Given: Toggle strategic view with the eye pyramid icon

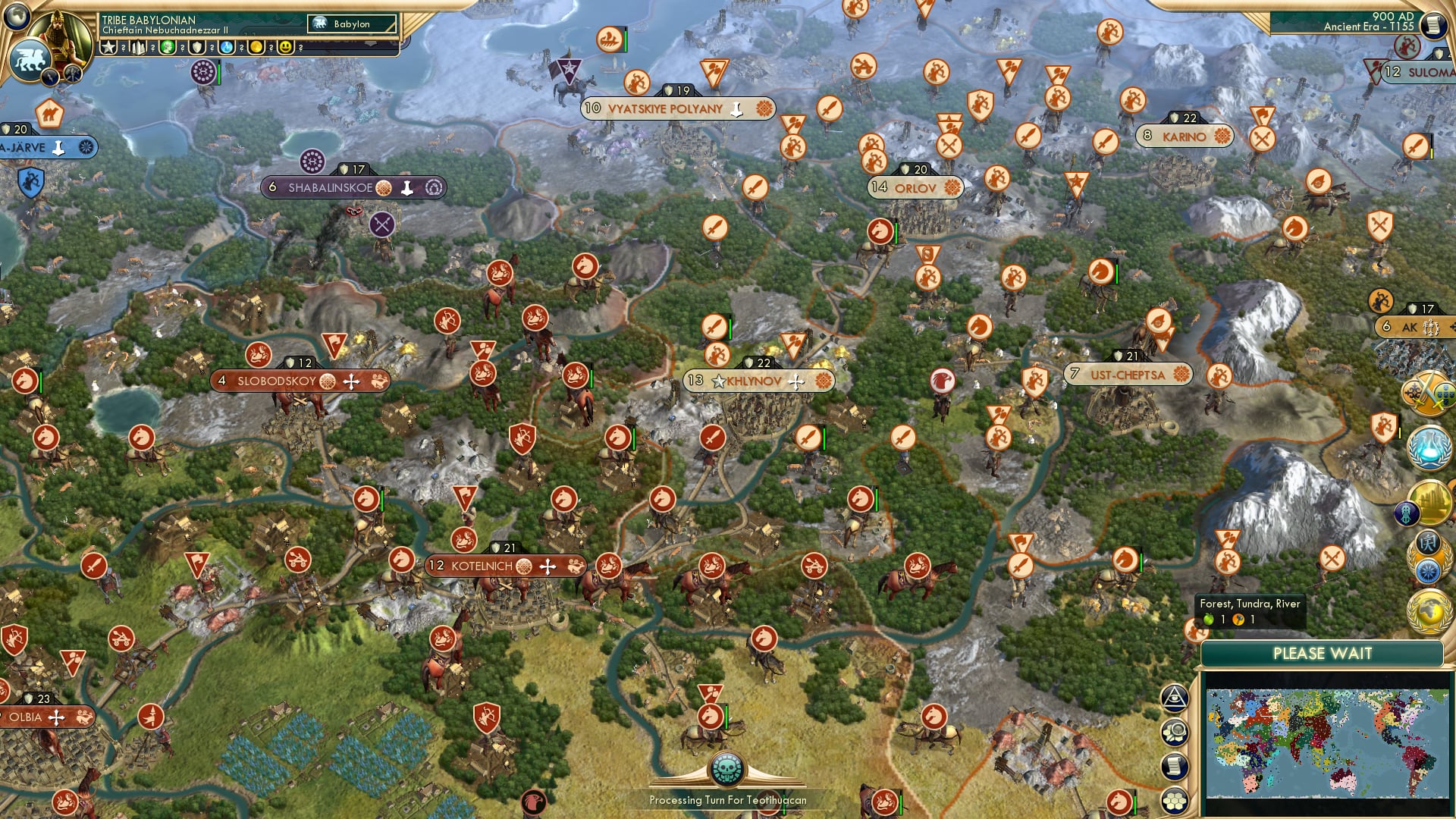Looking at the screenshot, I should [1175, 699].
